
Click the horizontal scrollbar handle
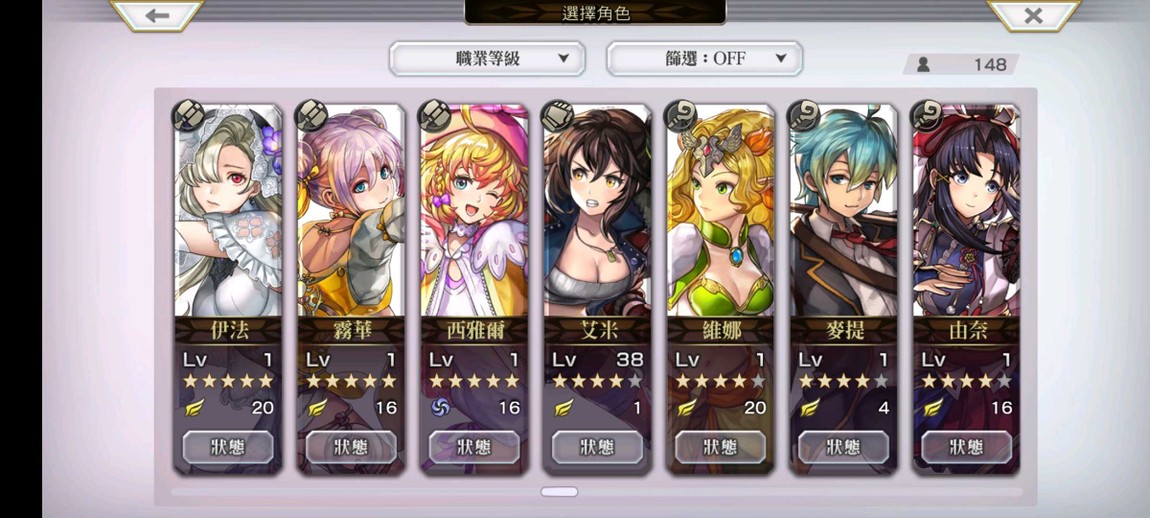559,492
